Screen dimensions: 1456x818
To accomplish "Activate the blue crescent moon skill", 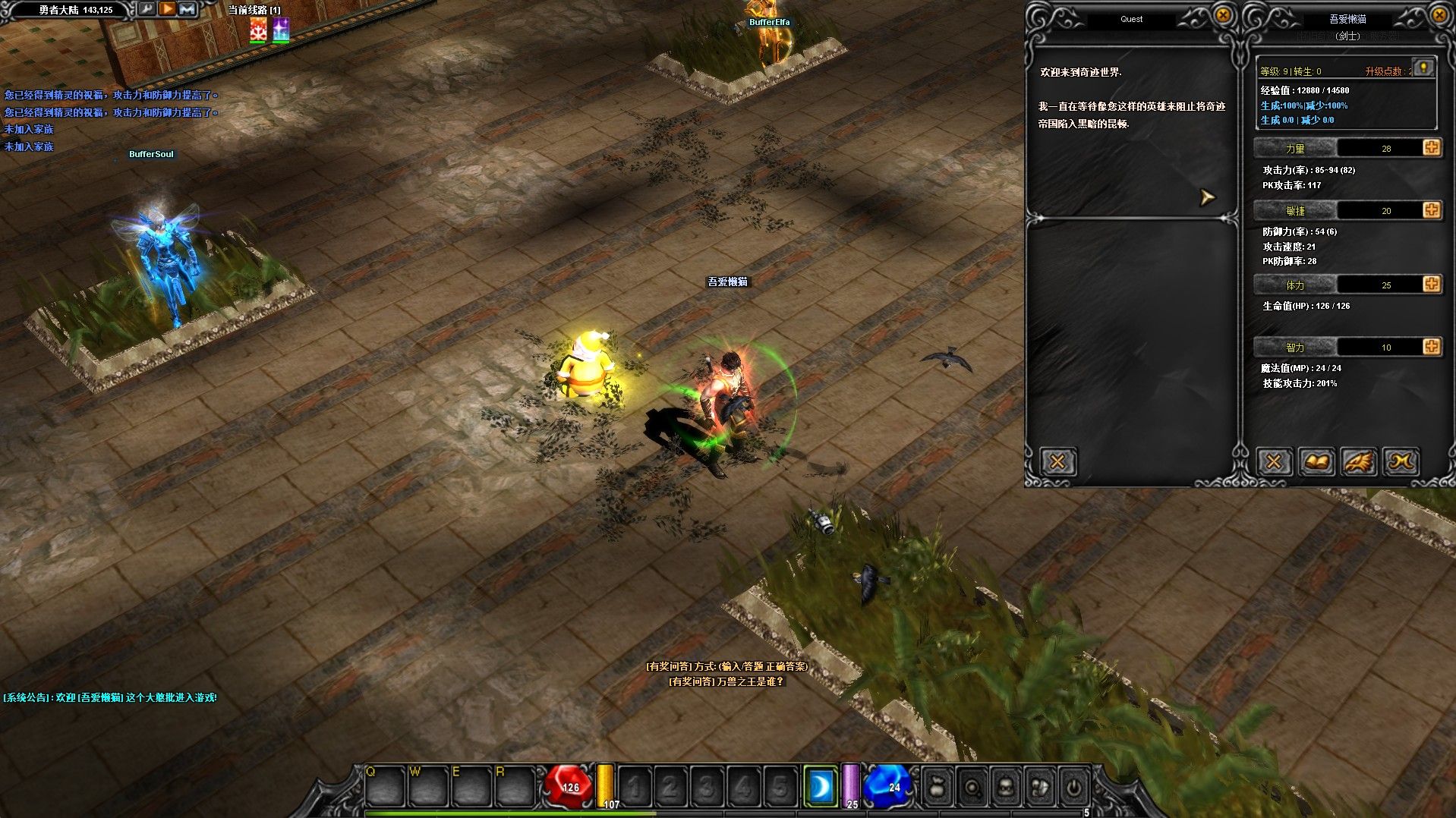I will point(821,786).
